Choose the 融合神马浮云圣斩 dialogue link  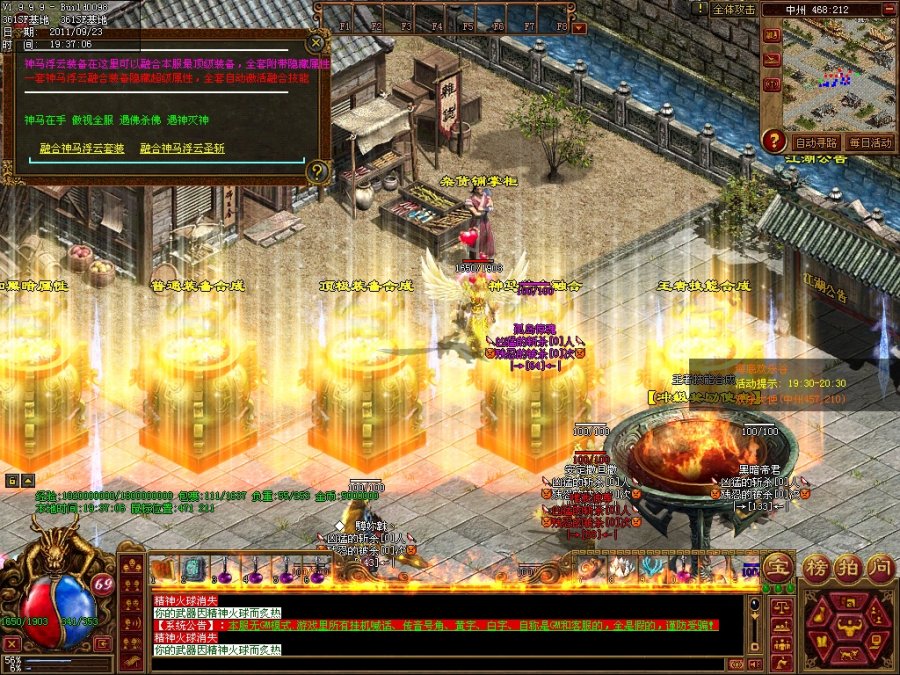pyautogui.click(x=182, y=148)
